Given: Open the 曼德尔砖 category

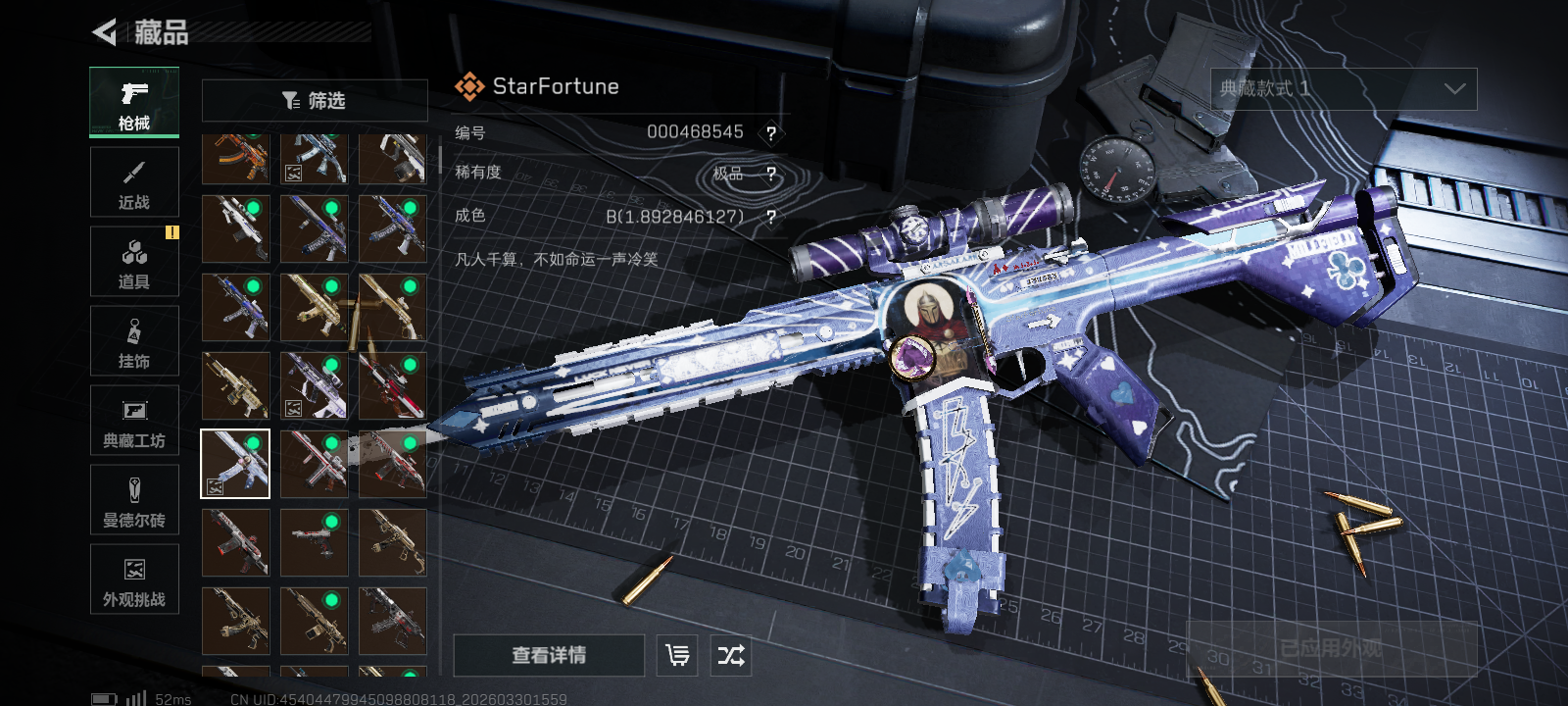Looking at the screenshot, I should 134,500.
